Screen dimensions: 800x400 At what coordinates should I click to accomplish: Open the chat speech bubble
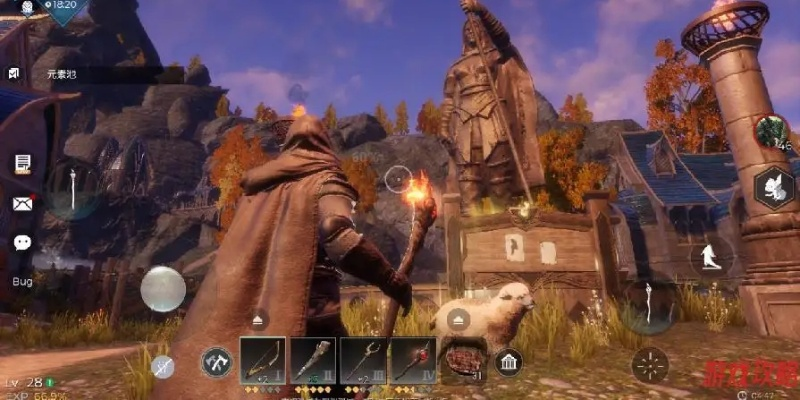click(22, 242)
